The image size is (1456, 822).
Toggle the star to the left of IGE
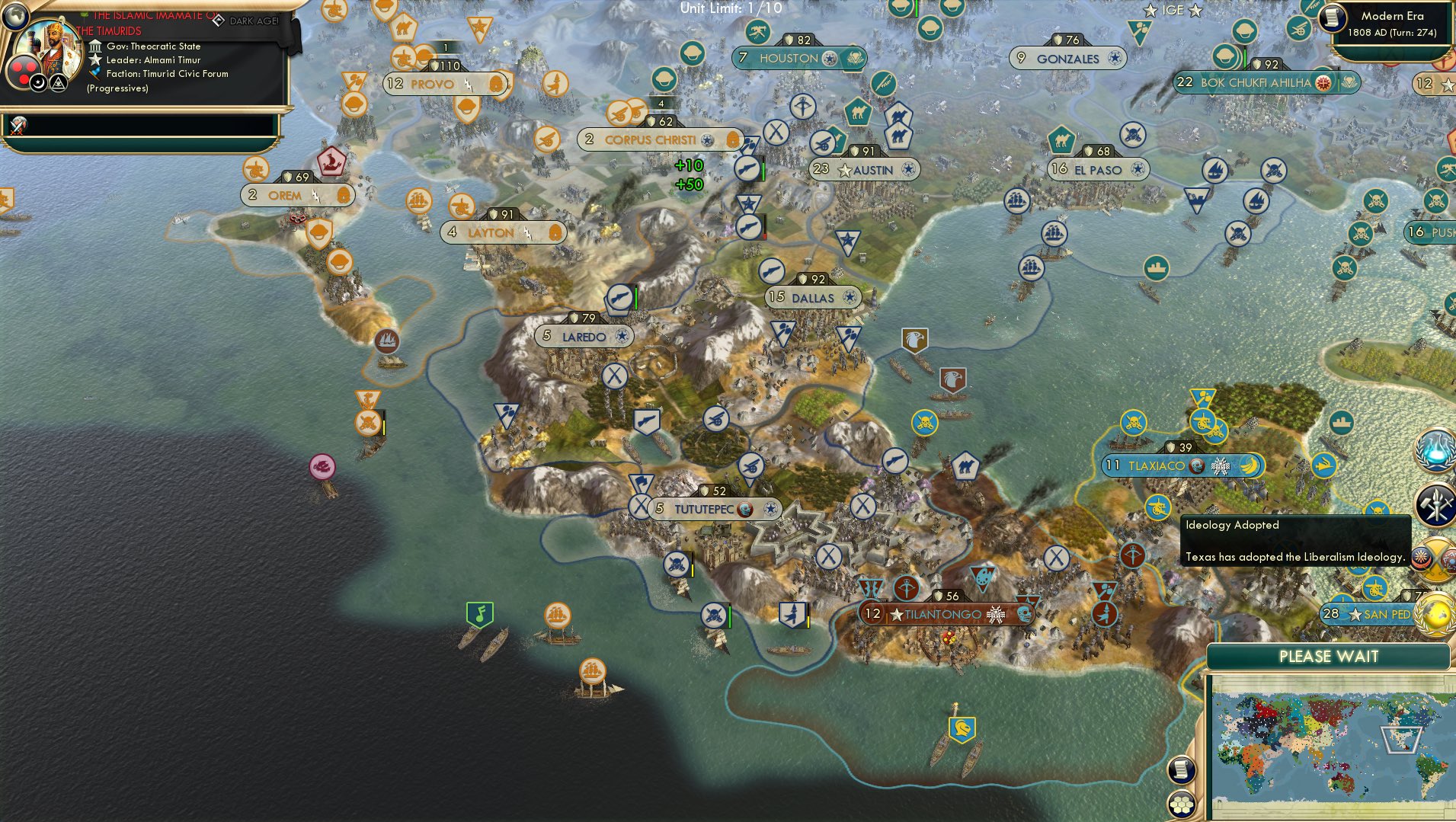point(1150,11)
